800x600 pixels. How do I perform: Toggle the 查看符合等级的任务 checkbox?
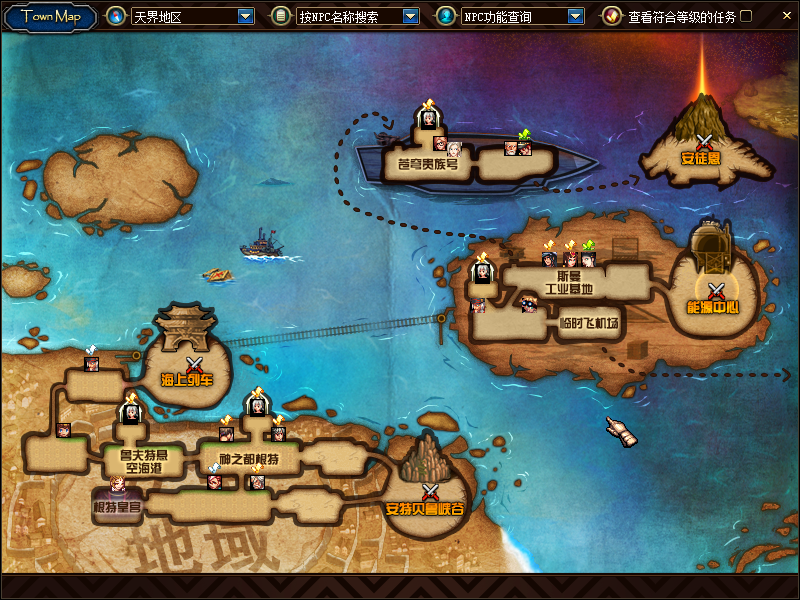pos(746,16)
